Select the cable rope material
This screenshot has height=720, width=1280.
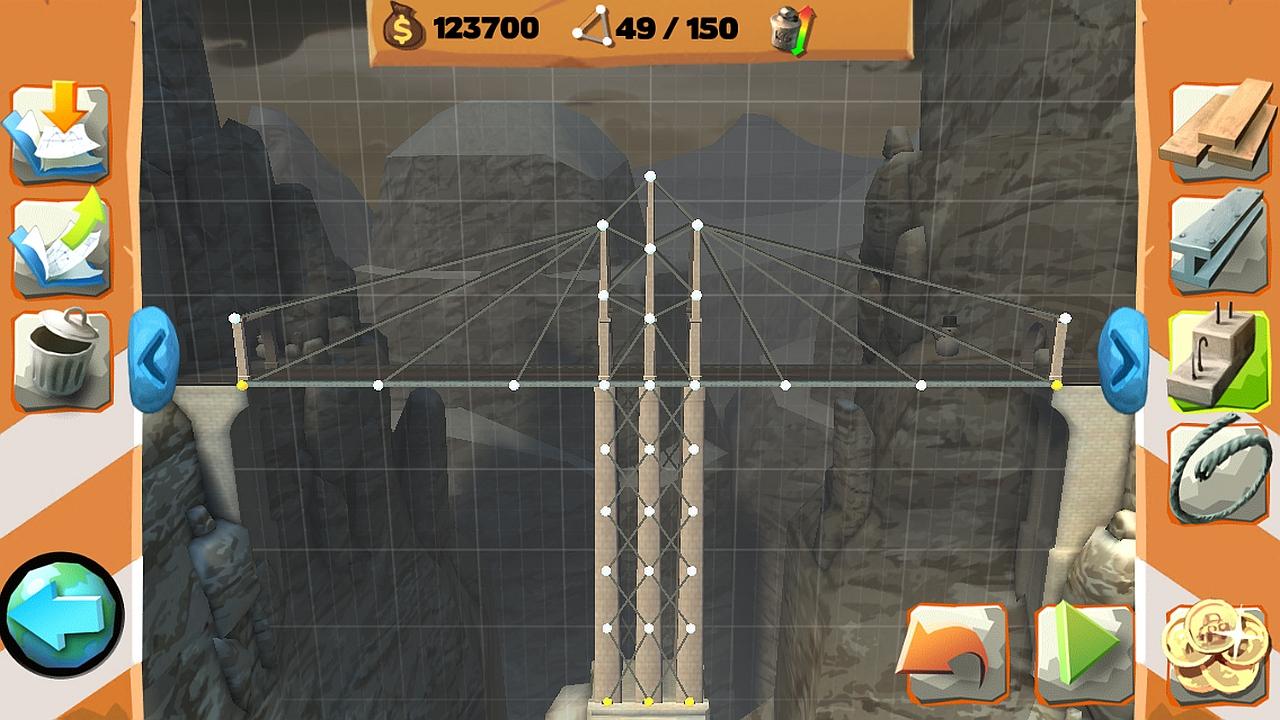click(x=1218, y=469)
